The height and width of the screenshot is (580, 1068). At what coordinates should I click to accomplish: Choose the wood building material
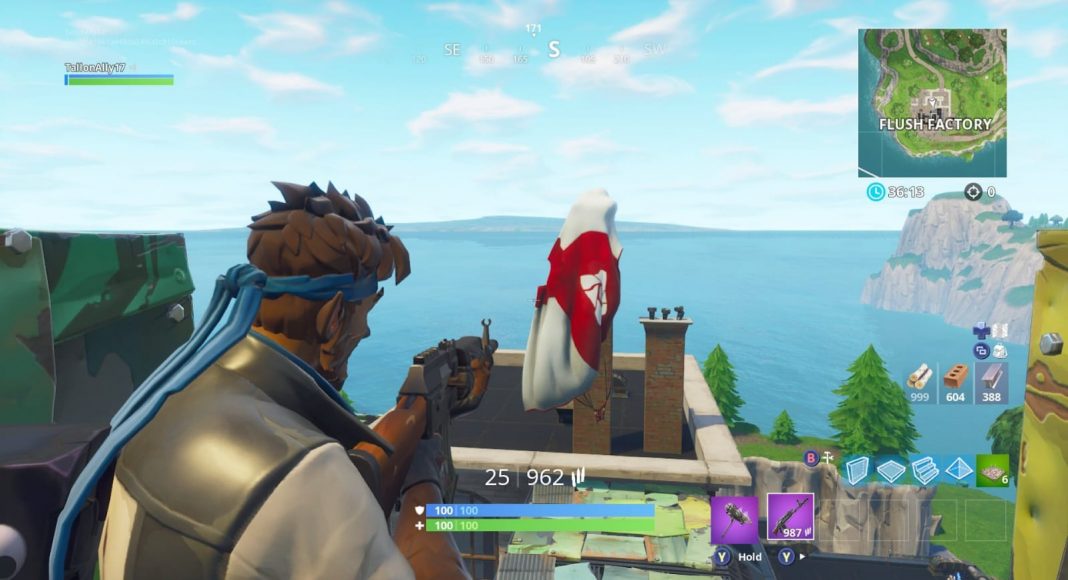920,383
